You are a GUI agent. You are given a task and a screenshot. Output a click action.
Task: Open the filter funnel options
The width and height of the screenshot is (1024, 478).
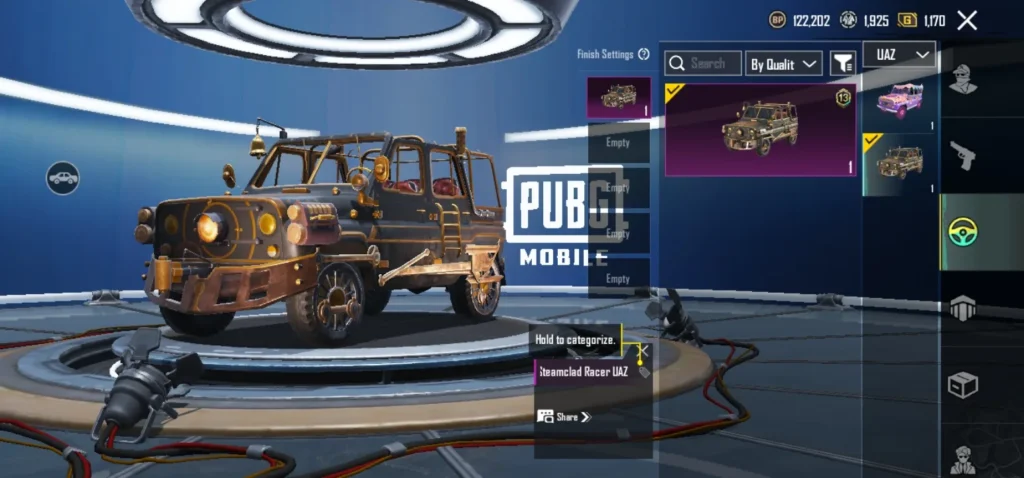coord(843,64)
